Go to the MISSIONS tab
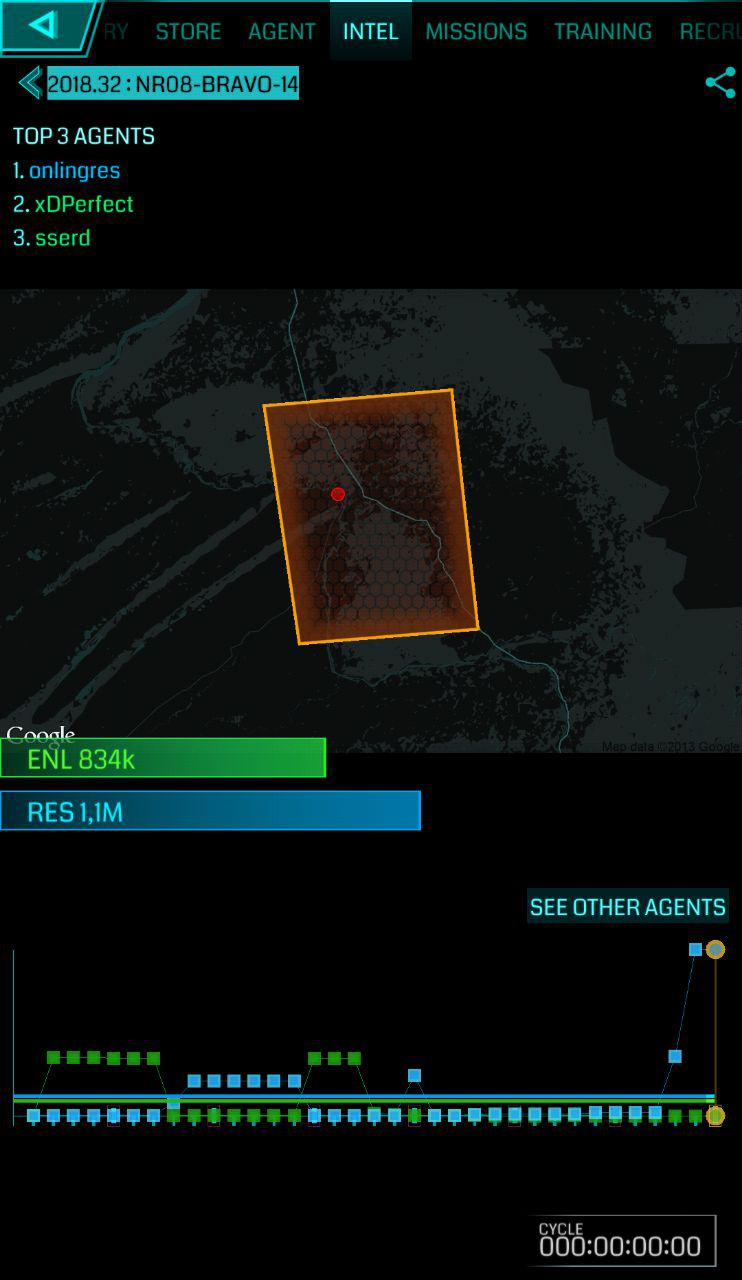Screen dimensions: 742x1280 pyautogui.click(x=476, y=31)
